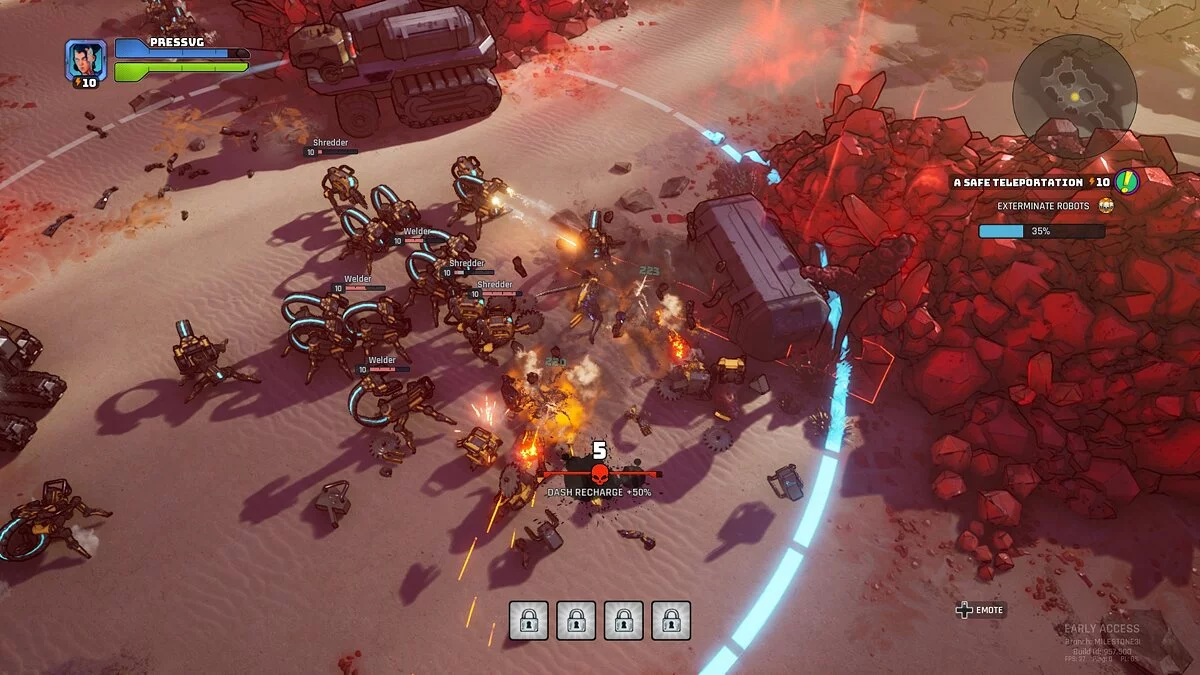Open the Emote option
Viewport: 1200px width, 675px height.
pos(980,609)
